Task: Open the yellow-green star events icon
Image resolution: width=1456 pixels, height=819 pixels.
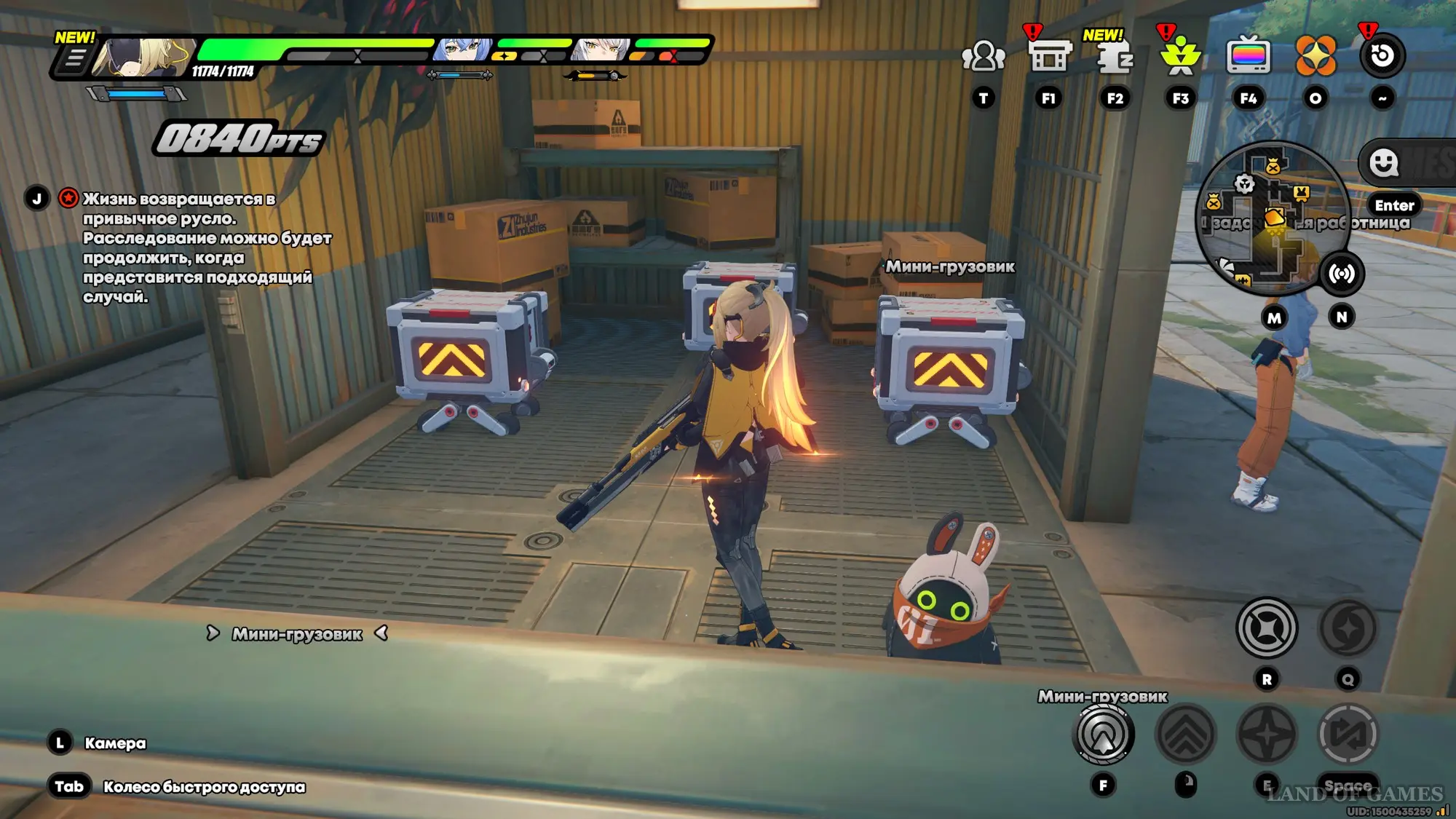Action: 1181,55
